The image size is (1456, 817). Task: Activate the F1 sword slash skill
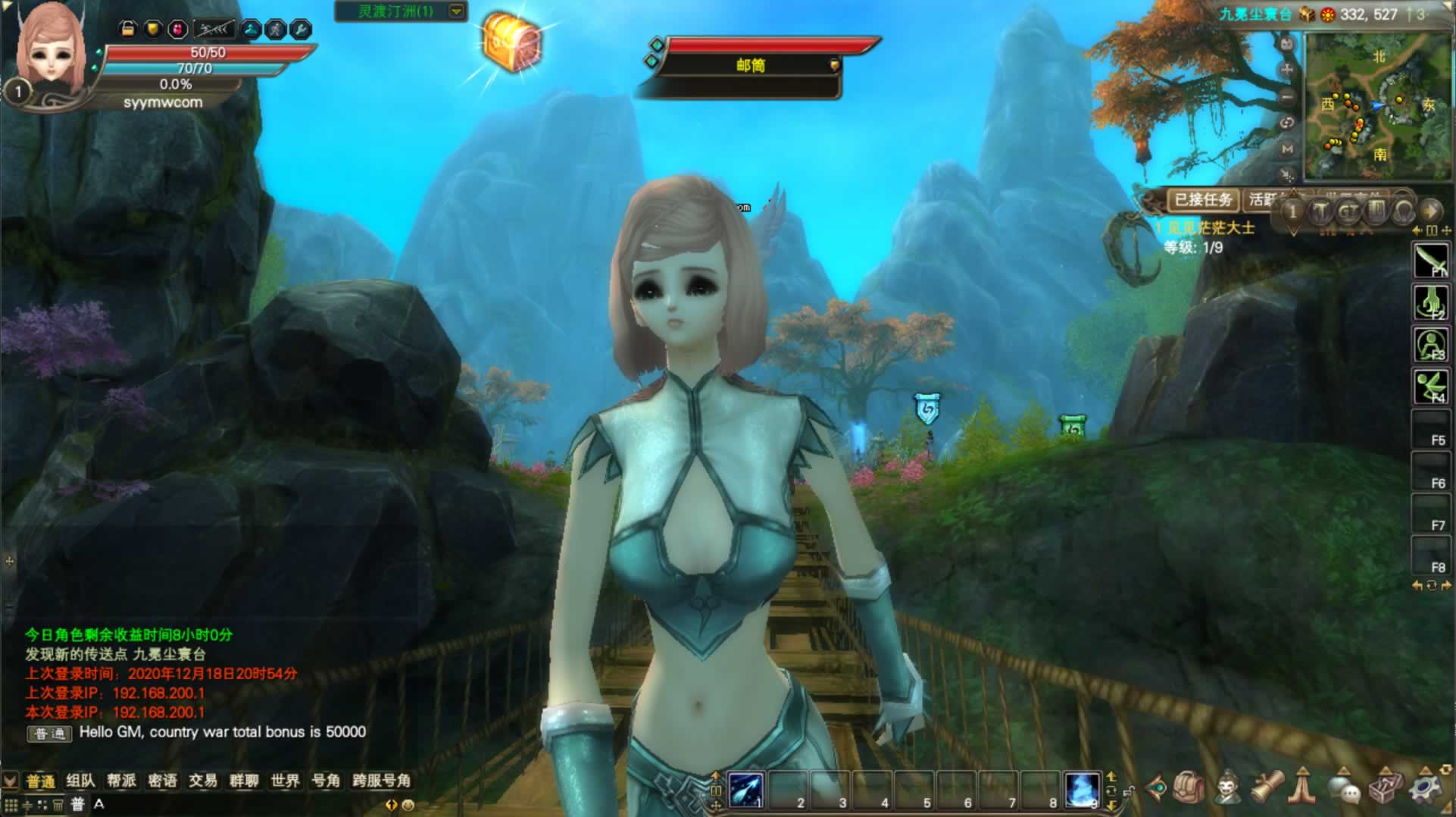click(x=1430, y=261)
